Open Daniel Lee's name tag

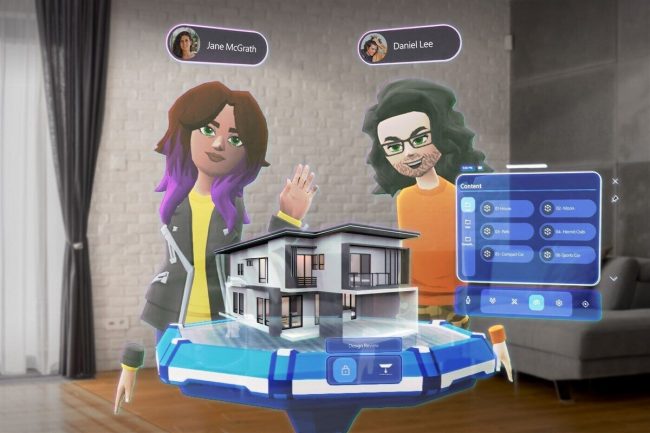(408, 44)
